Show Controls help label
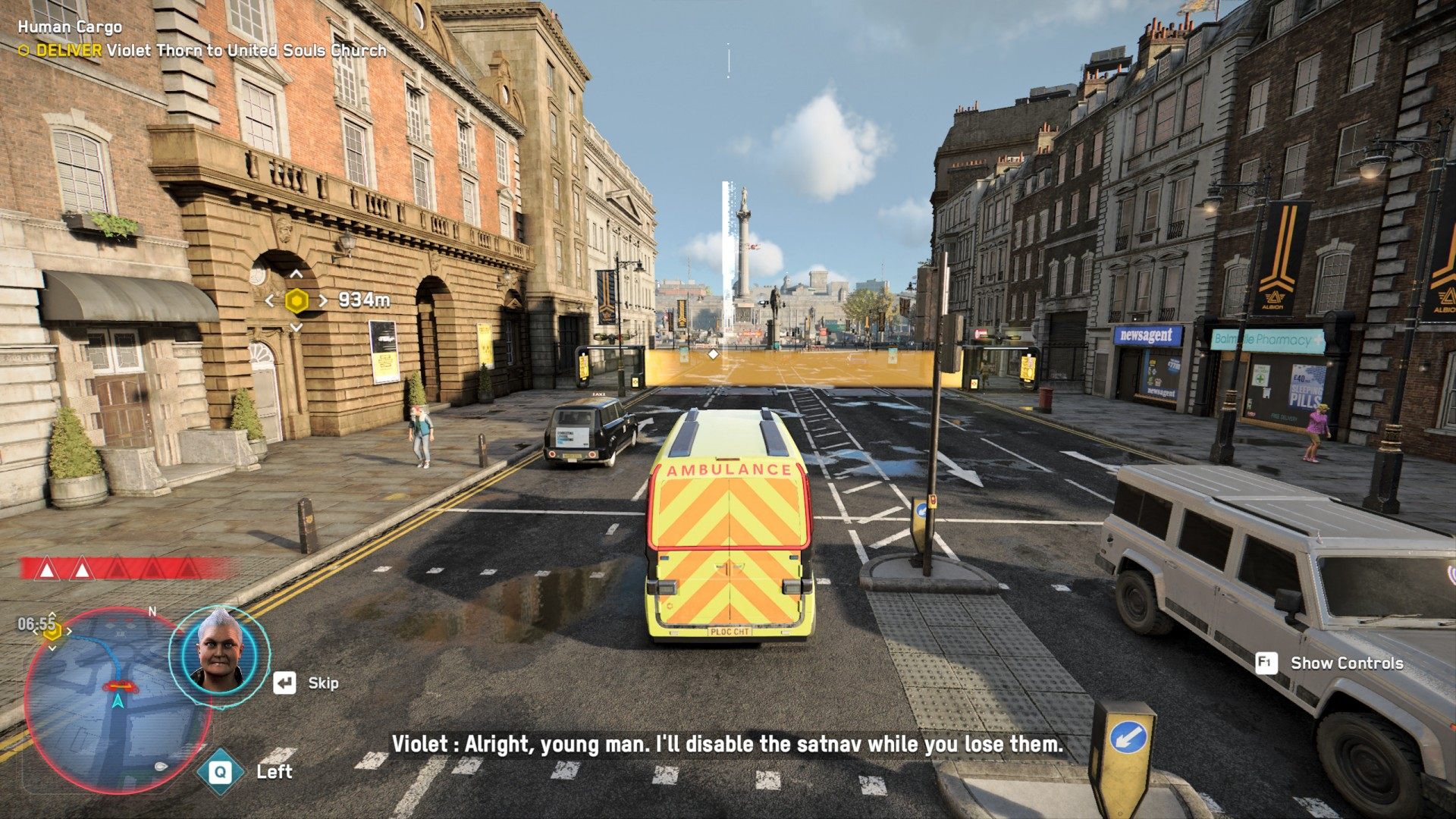This screenshot has height=819, width=1456. pyautogui.click(x=1346, y=664)
